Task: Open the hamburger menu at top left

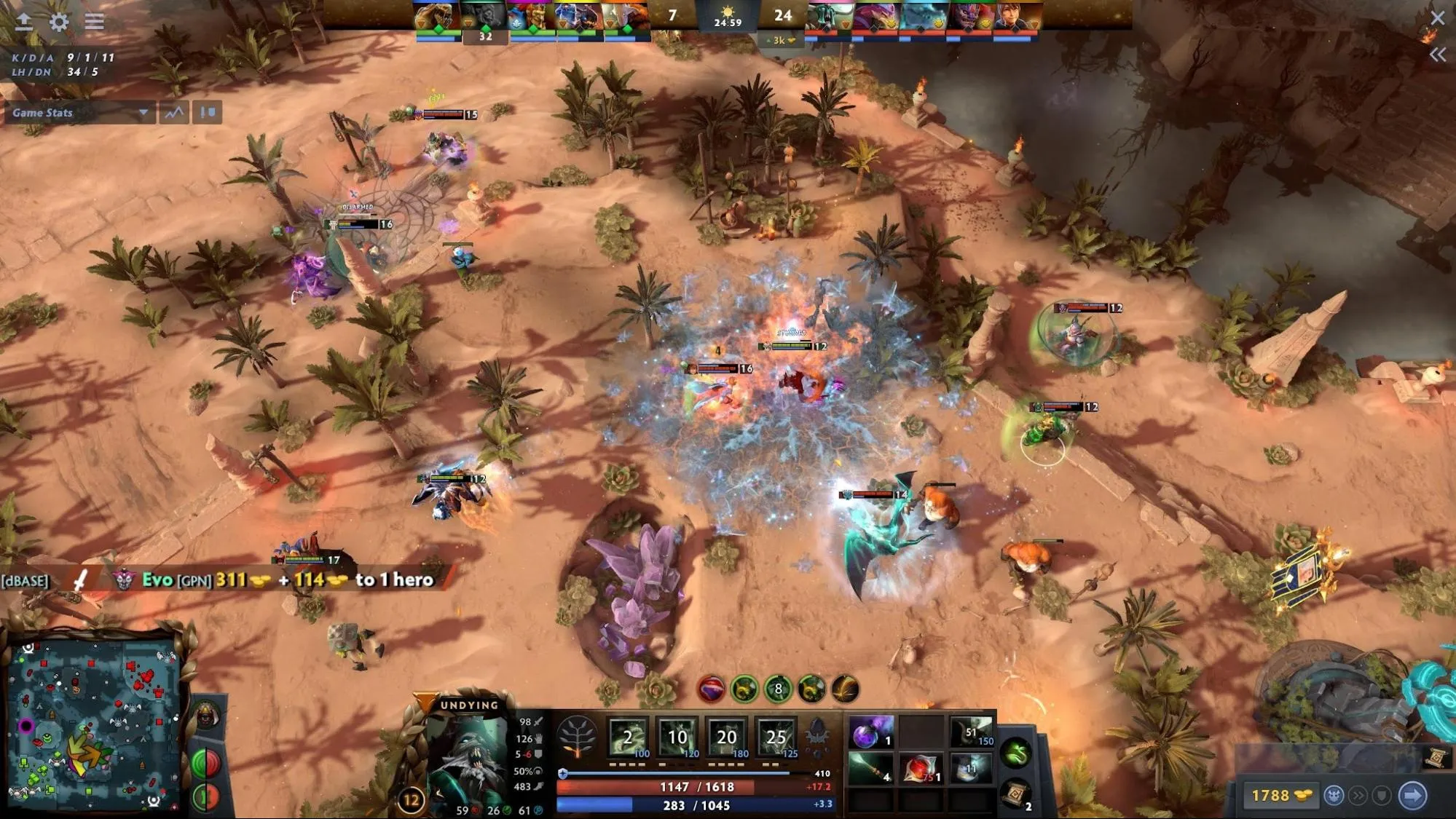Action: (x=94, y=21)
